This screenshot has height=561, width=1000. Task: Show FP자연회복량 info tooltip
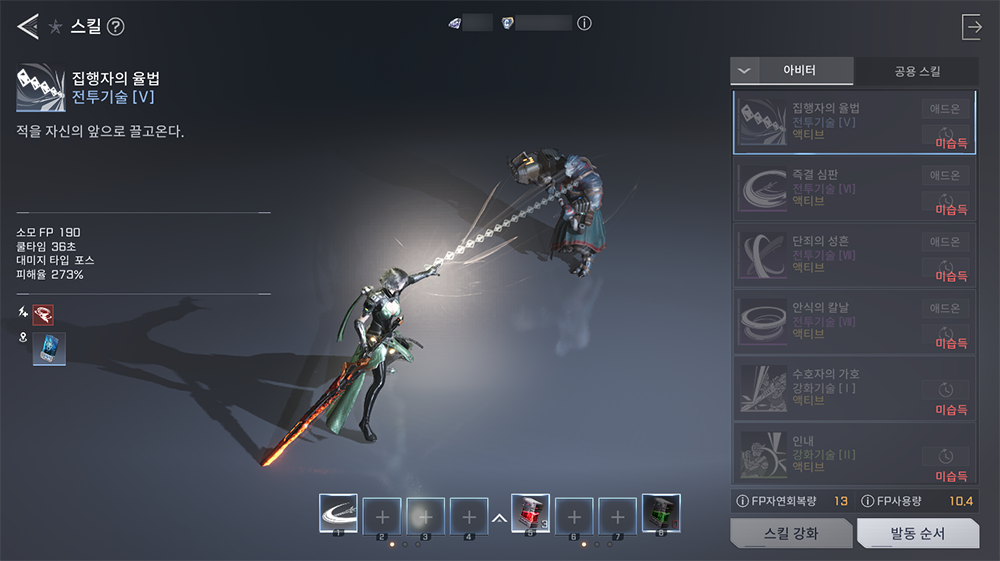coord(742,500)
